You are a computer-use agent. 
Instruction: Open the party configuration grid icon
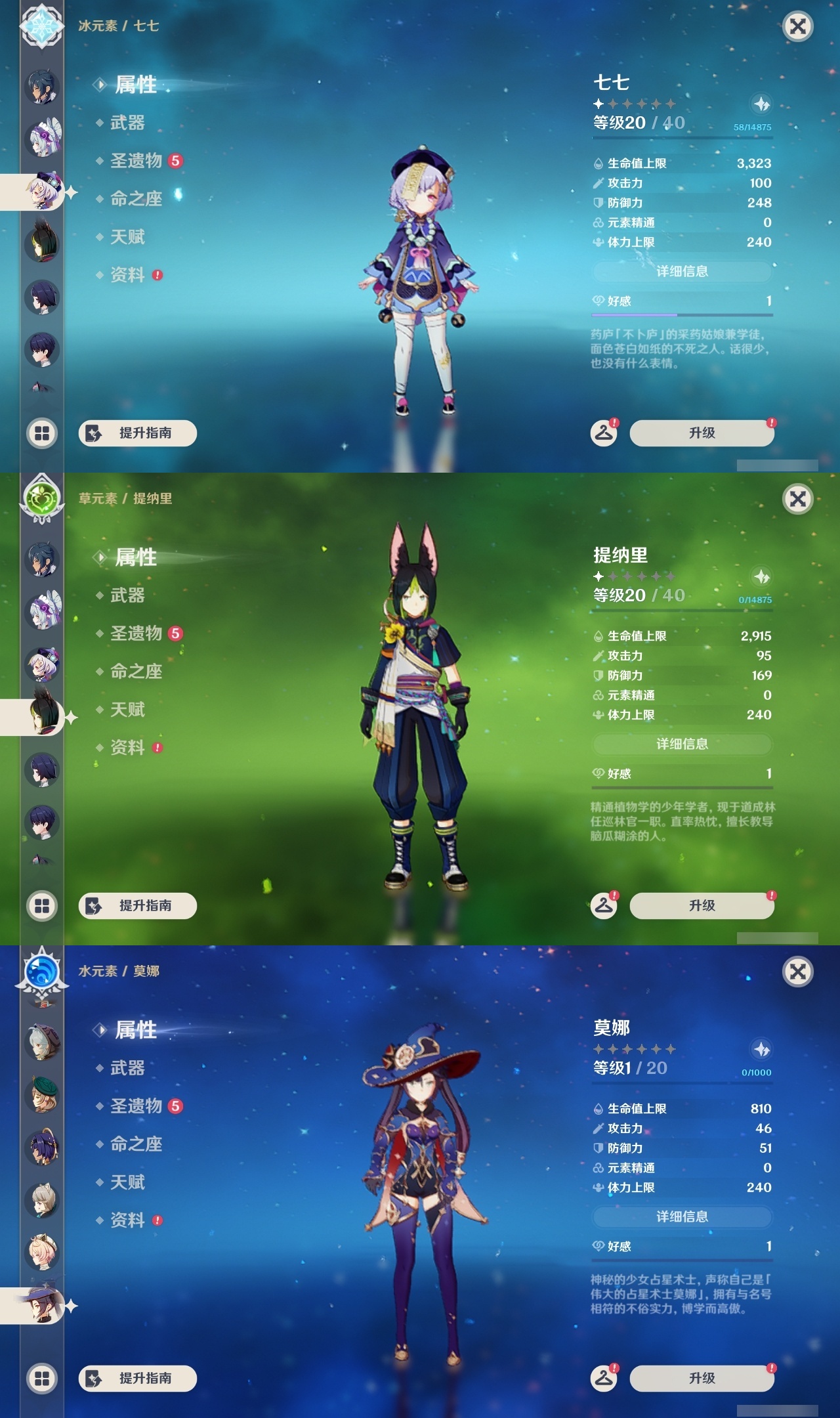pyautogui.click(x=41, y=431)
